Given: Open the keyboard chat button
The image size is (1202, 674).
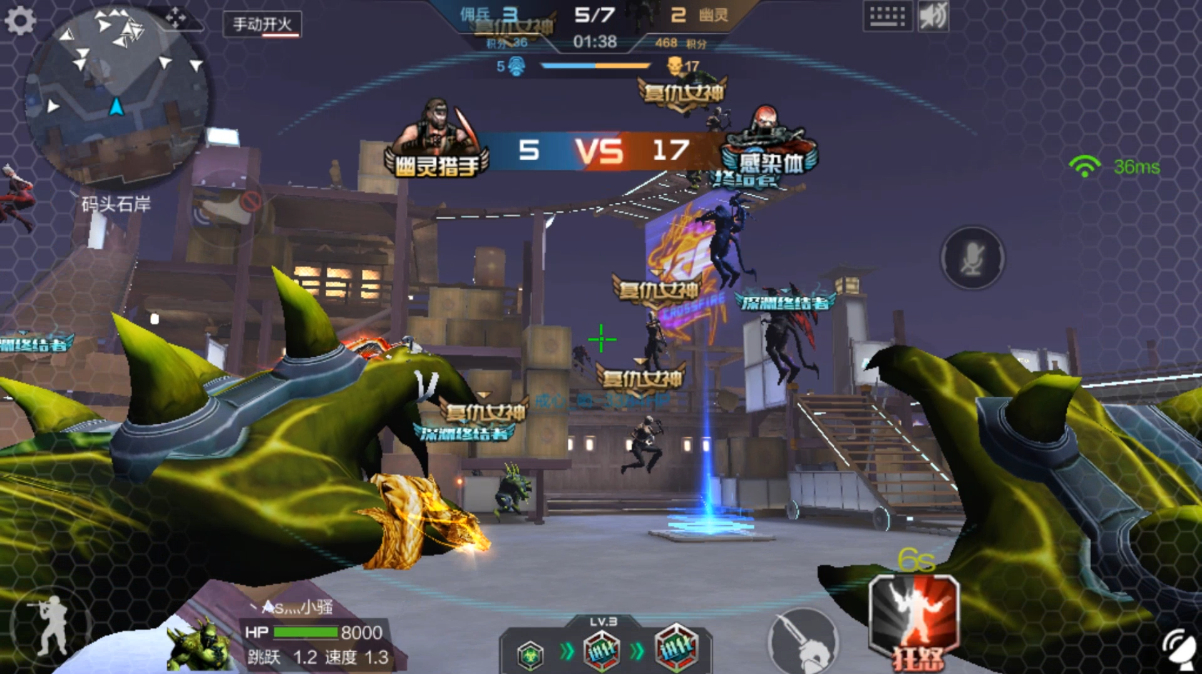Looking at the screenshot, I should pos(887,16).
